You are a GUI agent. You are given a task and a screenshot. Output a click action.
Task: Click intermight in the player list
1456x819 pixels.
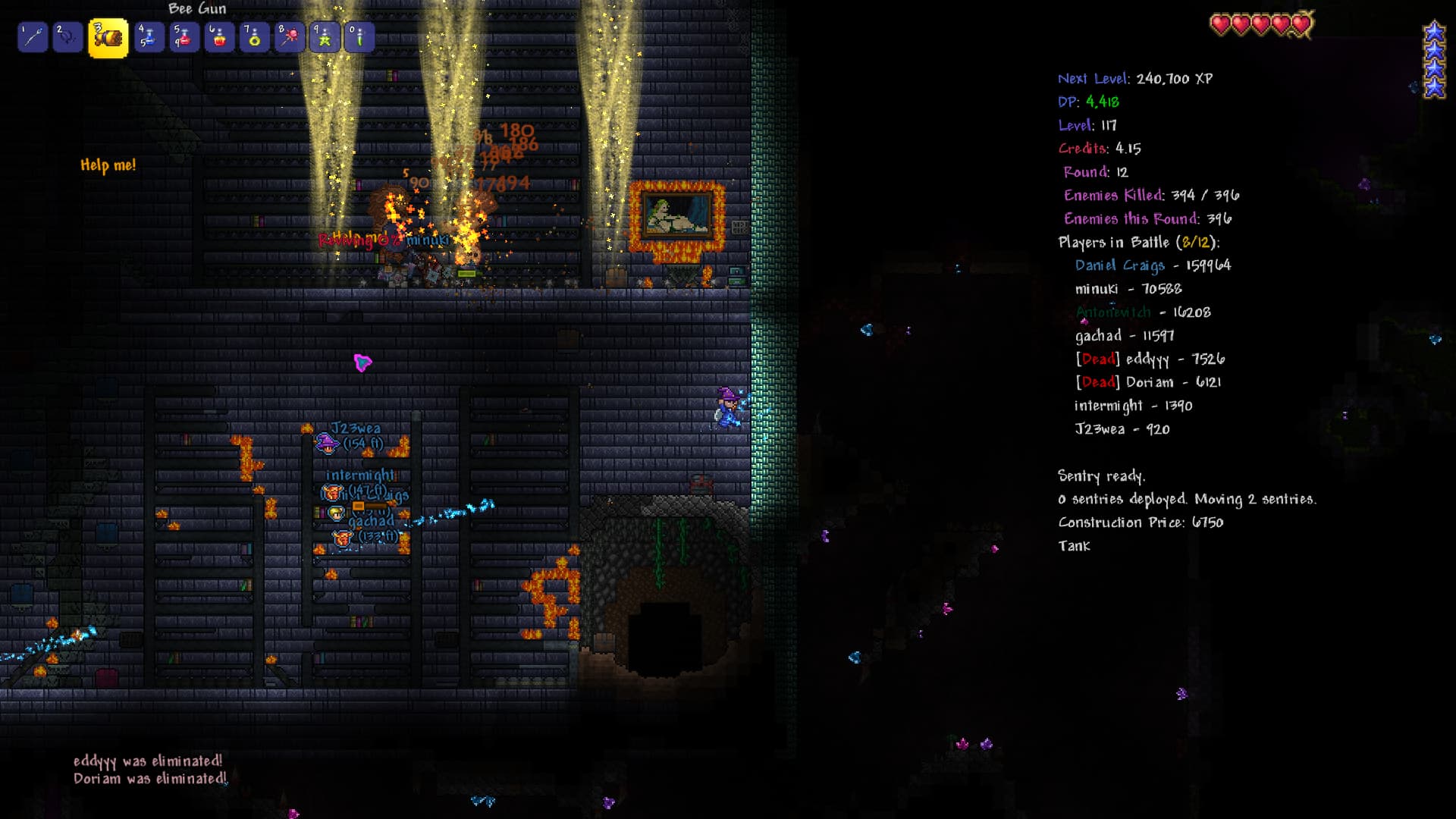pos(1133,406)
